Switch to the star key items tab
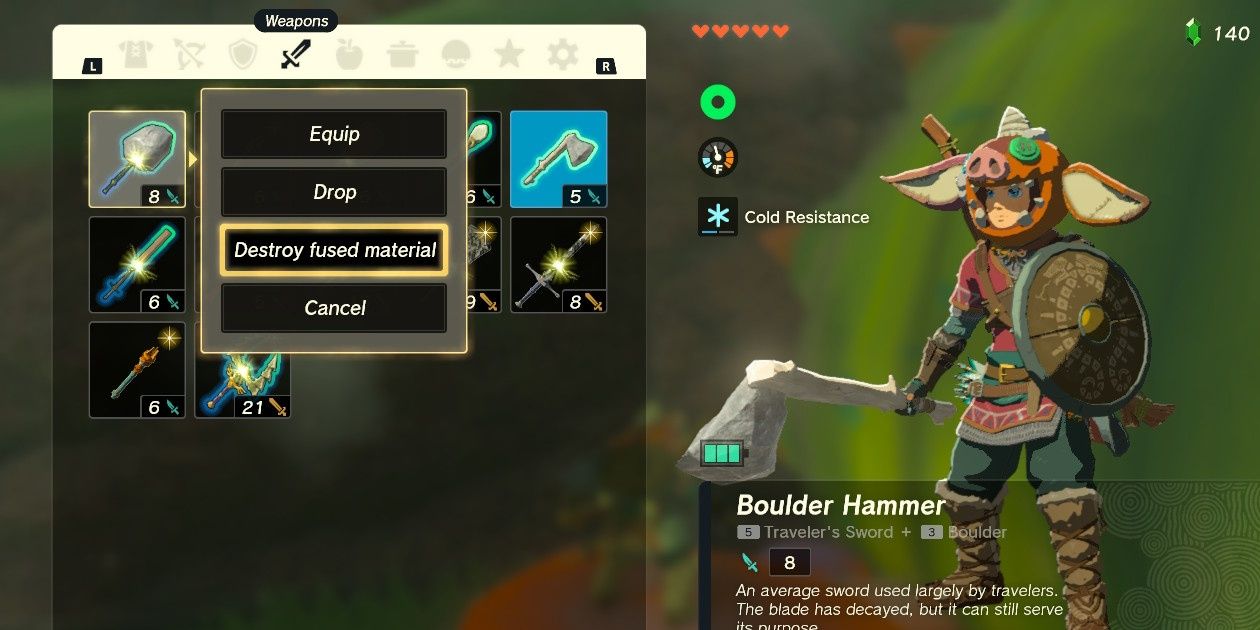 pyautogui.click(x=509, y=55)
